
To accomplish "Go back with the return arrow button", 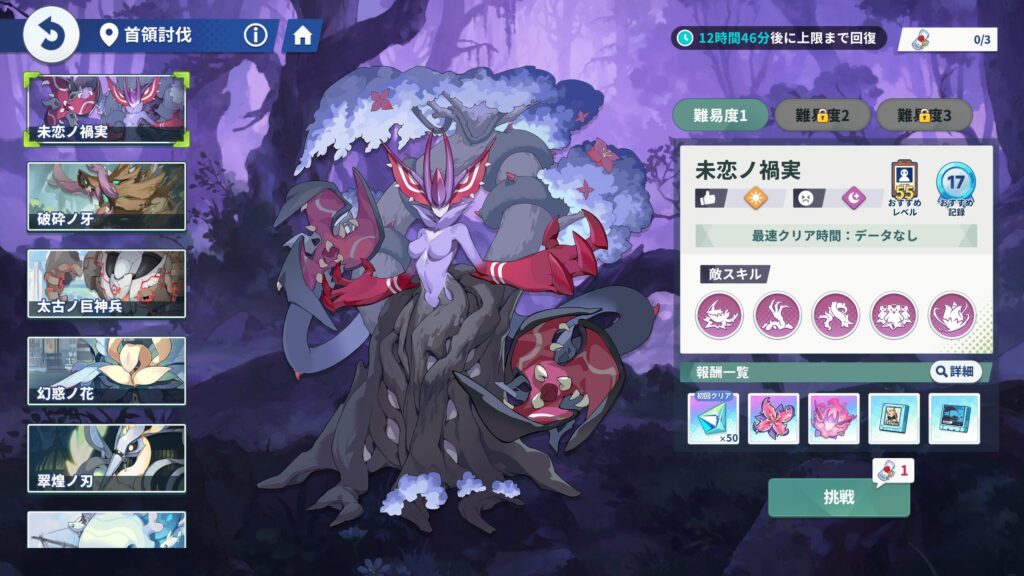I will (x=45, y=36).
